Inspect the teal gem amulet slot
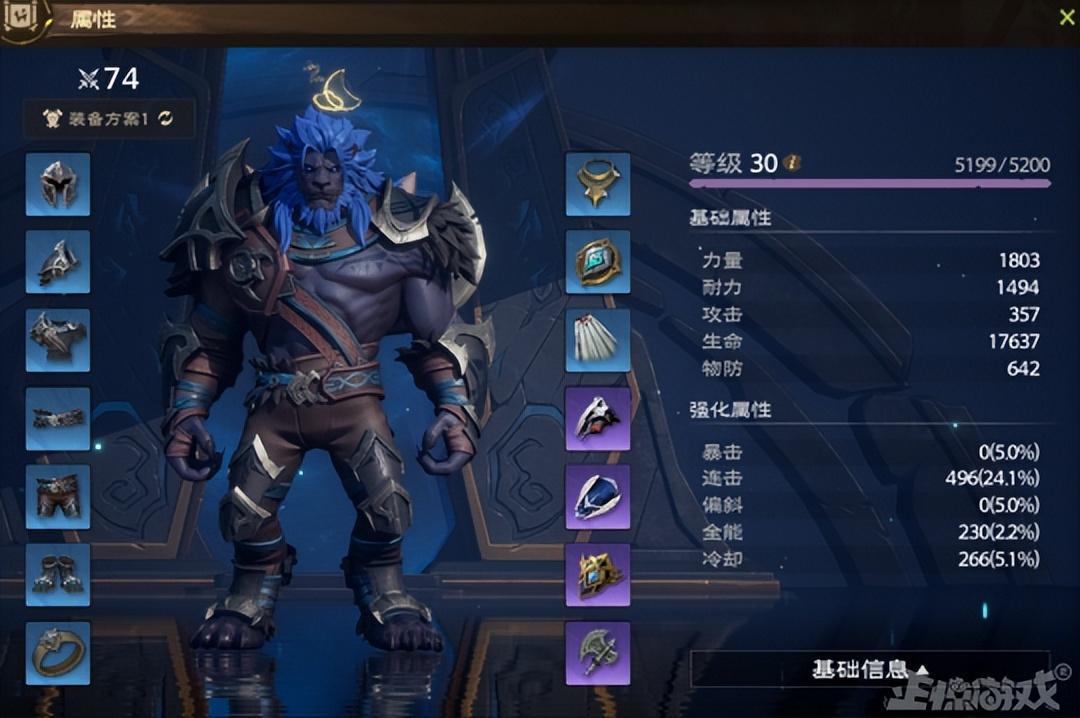This screenshot has width=1080, height=718. tap(598, 262)
